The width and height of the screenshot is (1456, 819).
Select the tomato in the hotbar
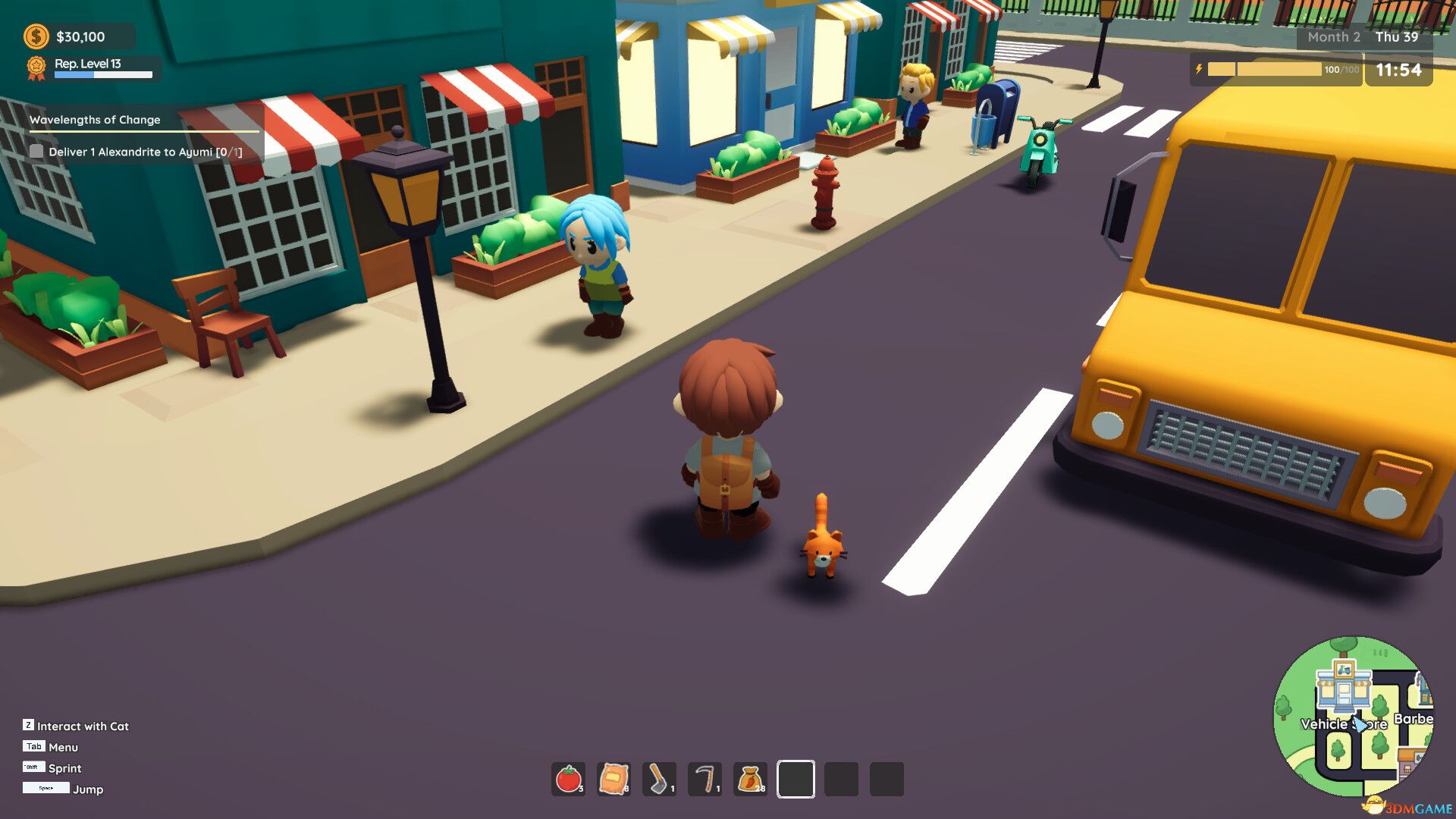[x=570, y=777]
